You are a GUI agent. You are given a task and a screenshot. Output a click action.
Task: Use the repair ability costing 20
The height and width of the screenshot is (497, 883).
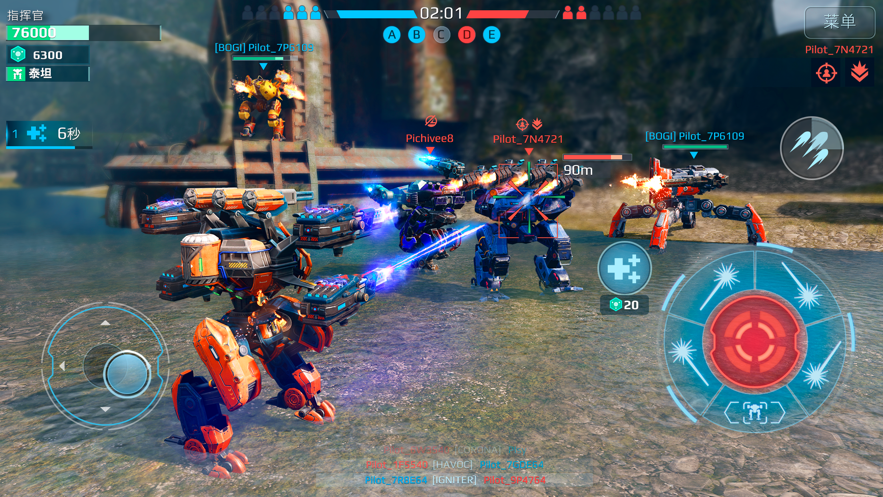coord(625,268)
